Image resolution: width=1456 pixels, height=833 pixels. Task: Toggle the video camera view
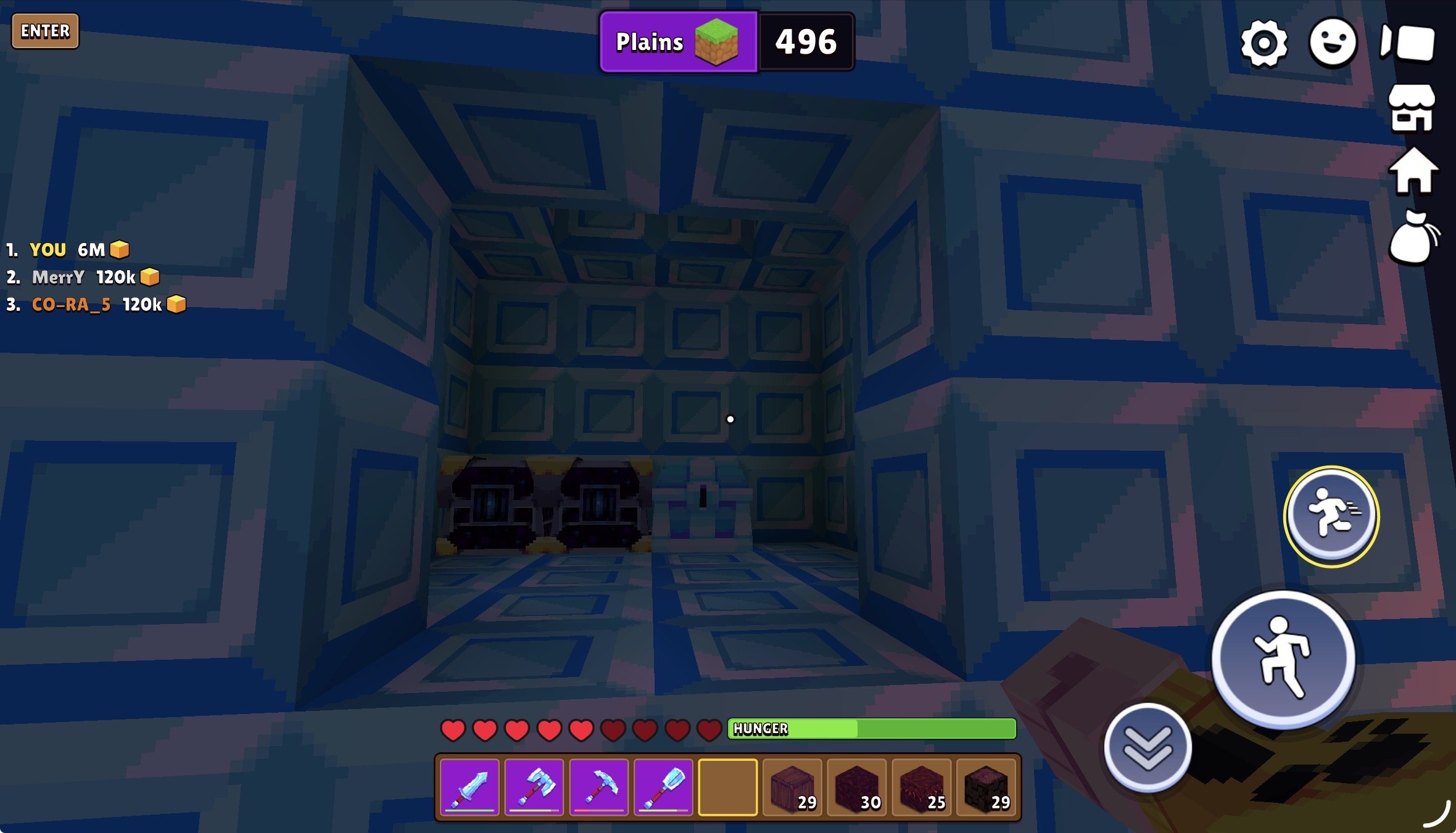1407,43
